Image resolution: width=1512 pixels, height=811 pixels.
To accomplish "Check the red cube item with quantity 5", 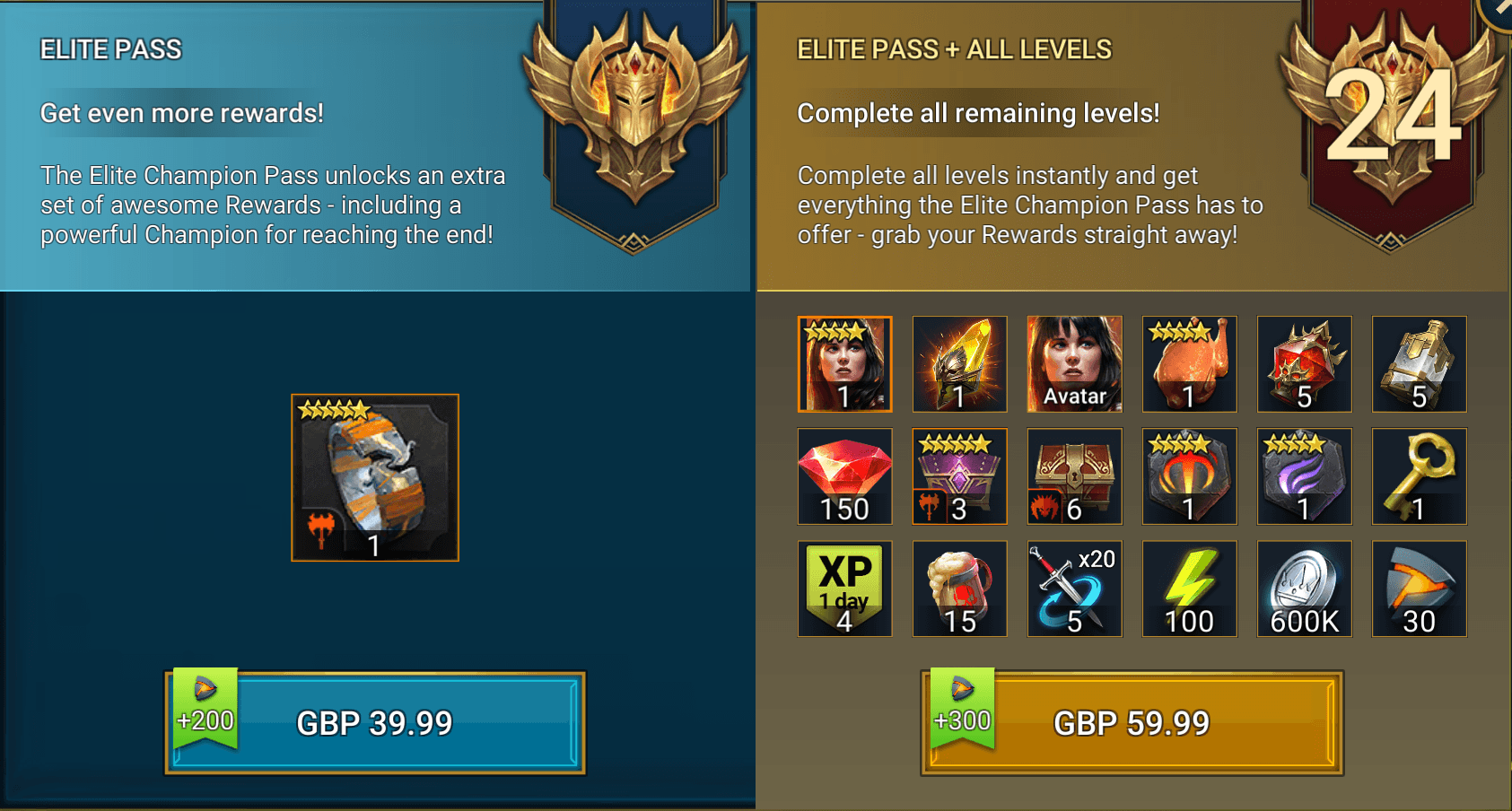I will [x=1304, y=364].
